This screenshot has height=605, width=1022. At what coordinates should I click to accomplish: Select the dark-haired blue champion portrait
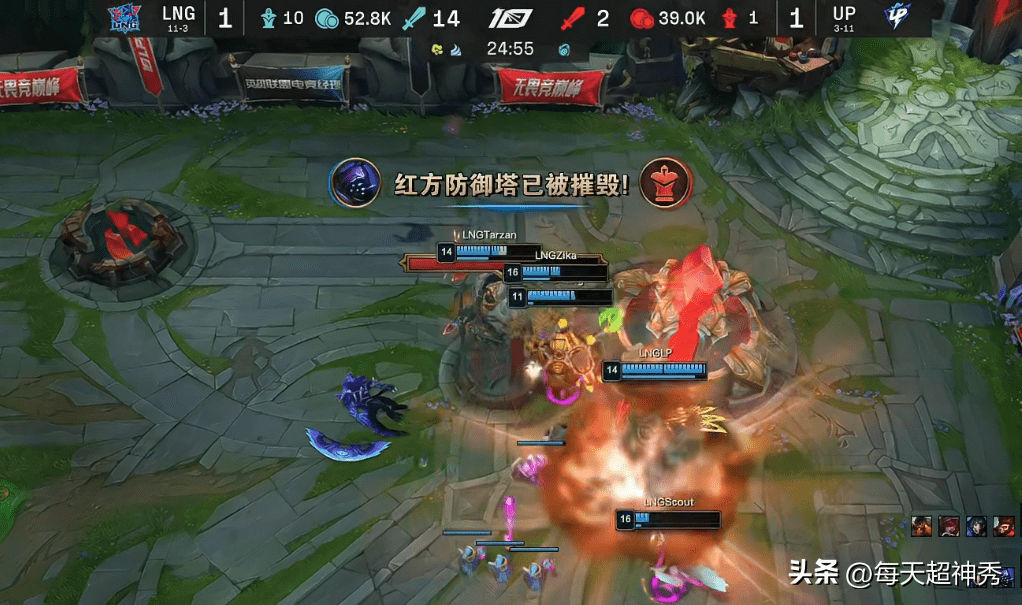tap(977, 525)
